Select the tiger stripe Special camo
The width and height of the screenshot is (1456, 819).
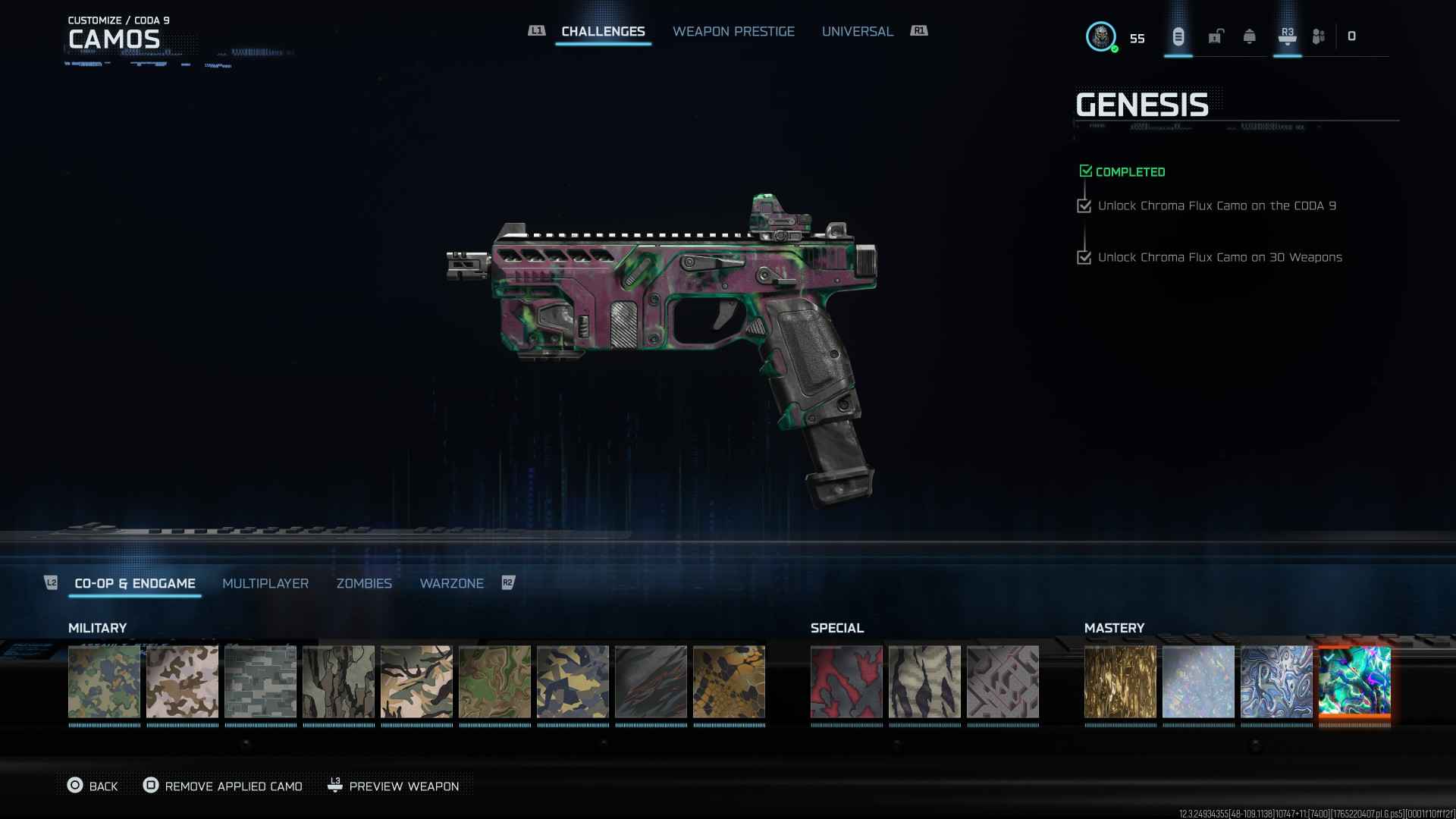coord(924,682)
